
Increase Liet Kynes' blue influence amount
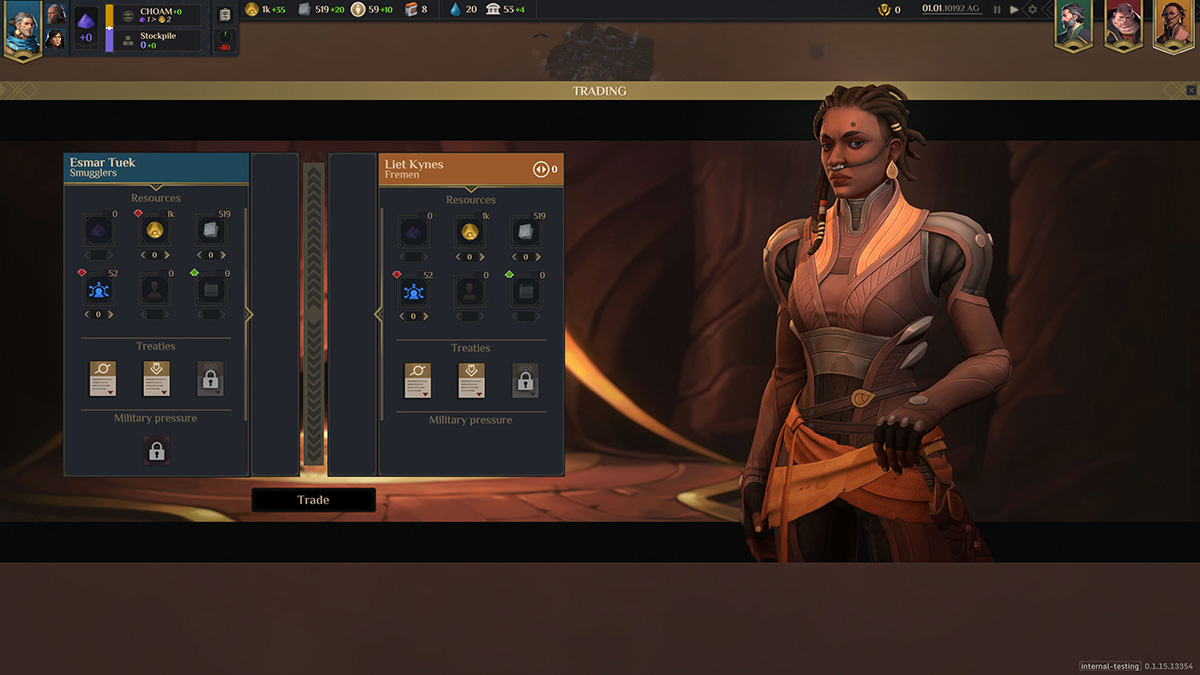pos(427,316)
